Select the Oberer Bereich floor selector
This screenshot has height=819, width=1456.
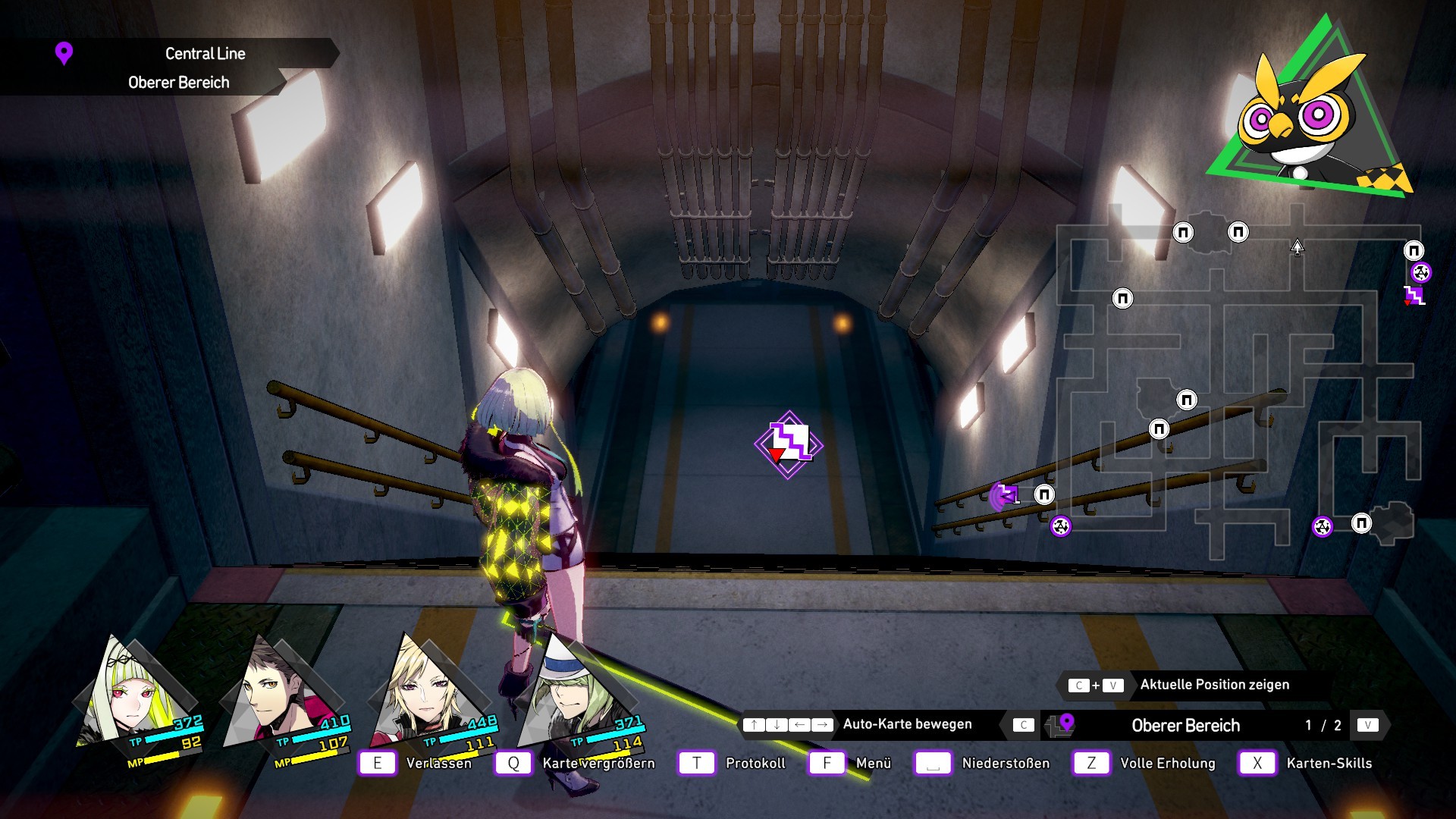(x=1185, y=726)
